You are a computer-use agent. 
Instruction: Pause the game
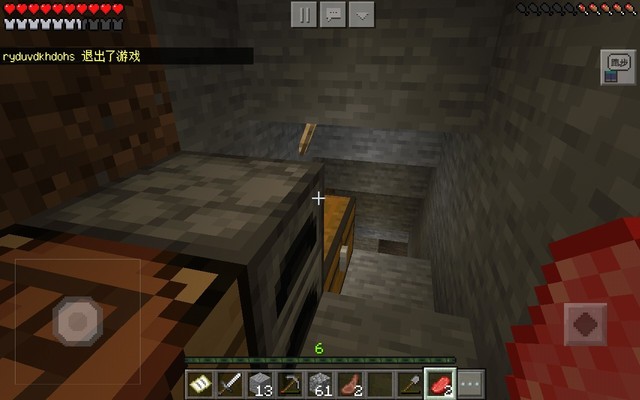coord(304,14)
